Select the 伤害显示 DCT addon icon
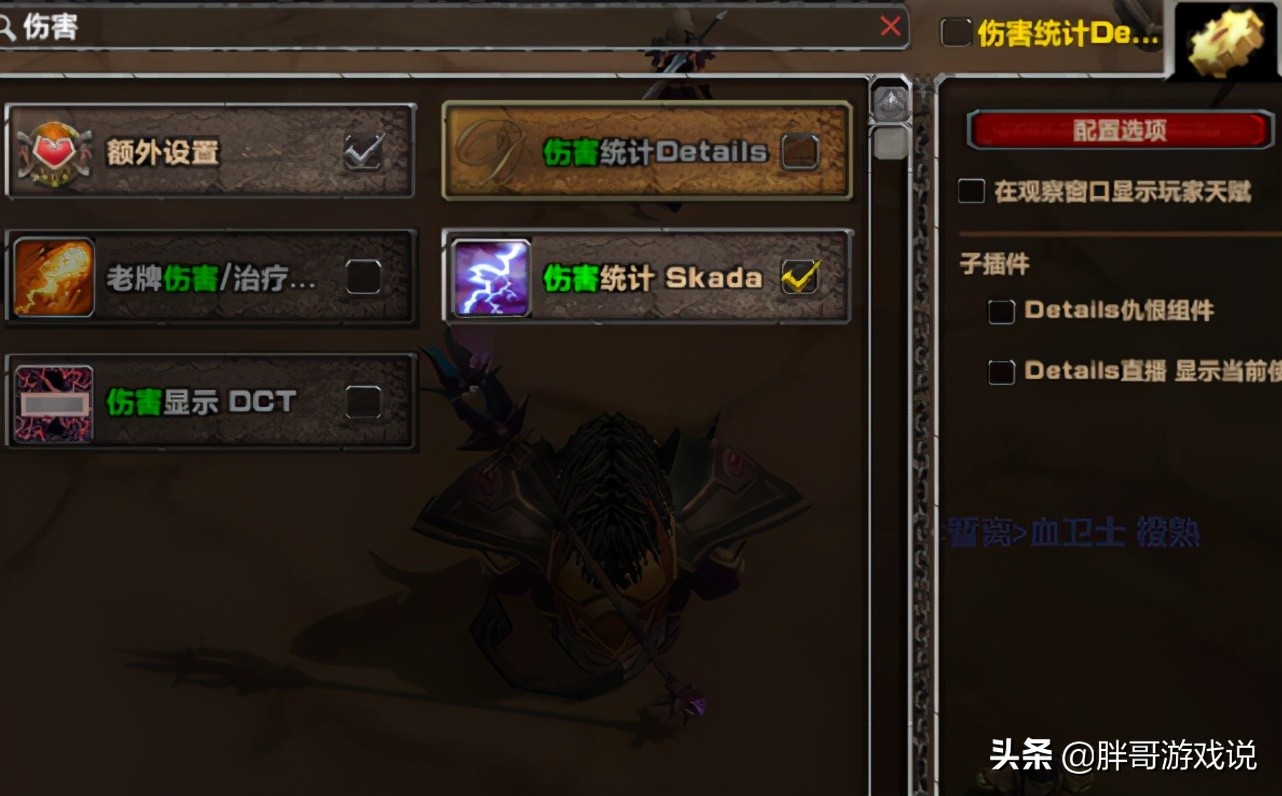1282x796 pixels. [54, 402]
